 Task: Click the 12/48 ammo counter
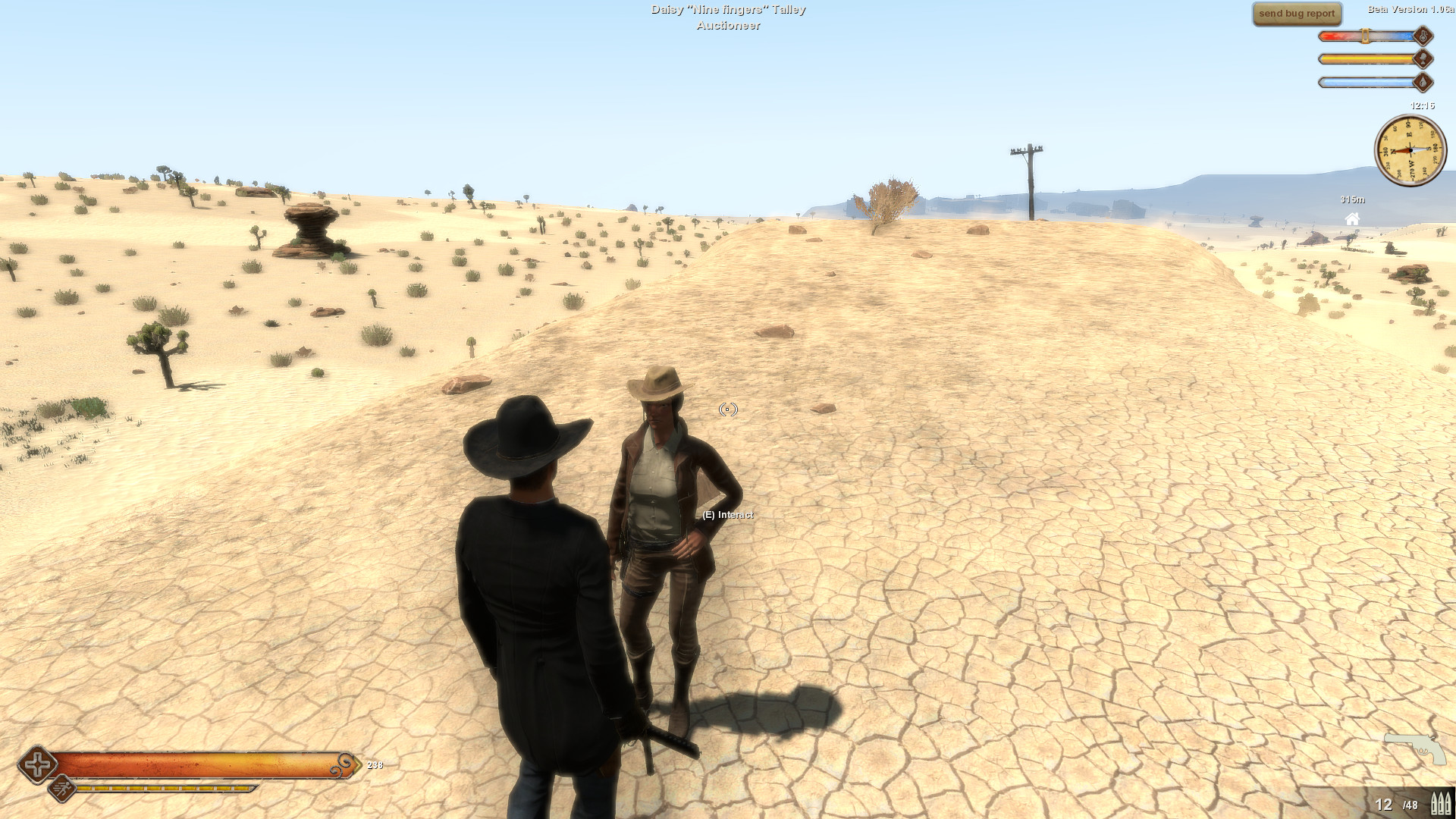(1395, 805)
